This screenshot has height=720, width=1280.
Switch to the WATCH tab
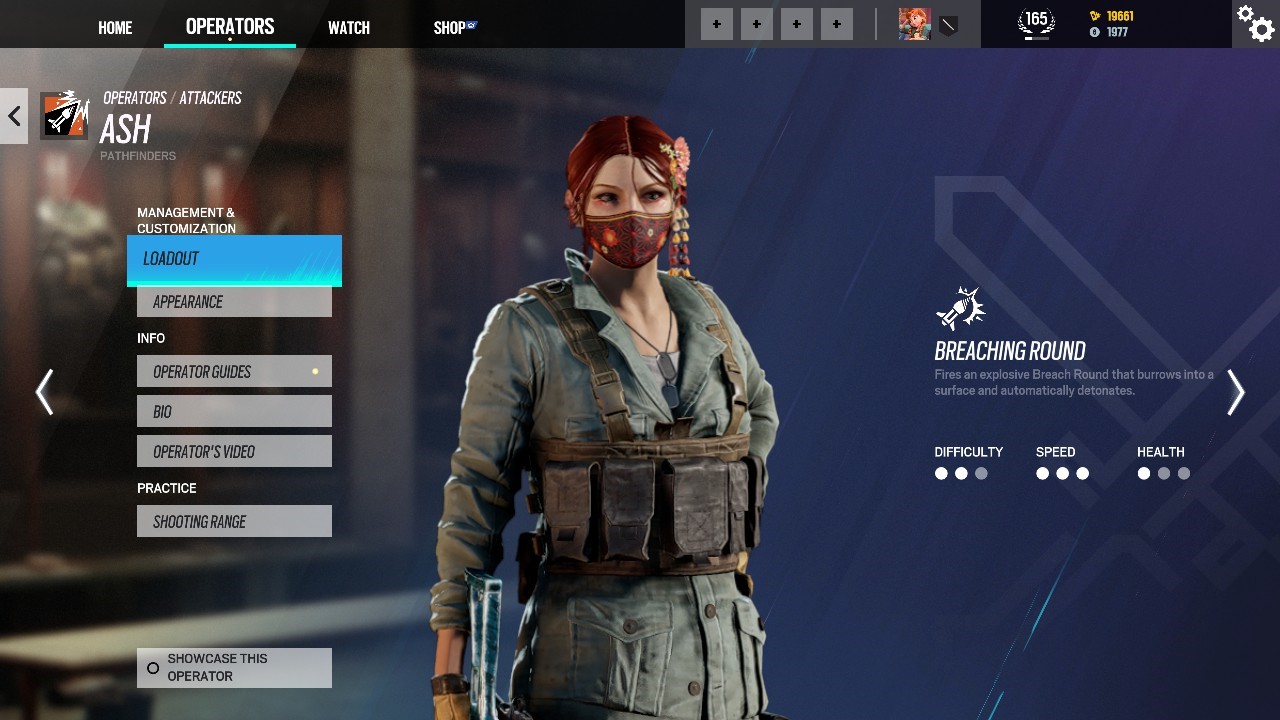pos(348,27)
